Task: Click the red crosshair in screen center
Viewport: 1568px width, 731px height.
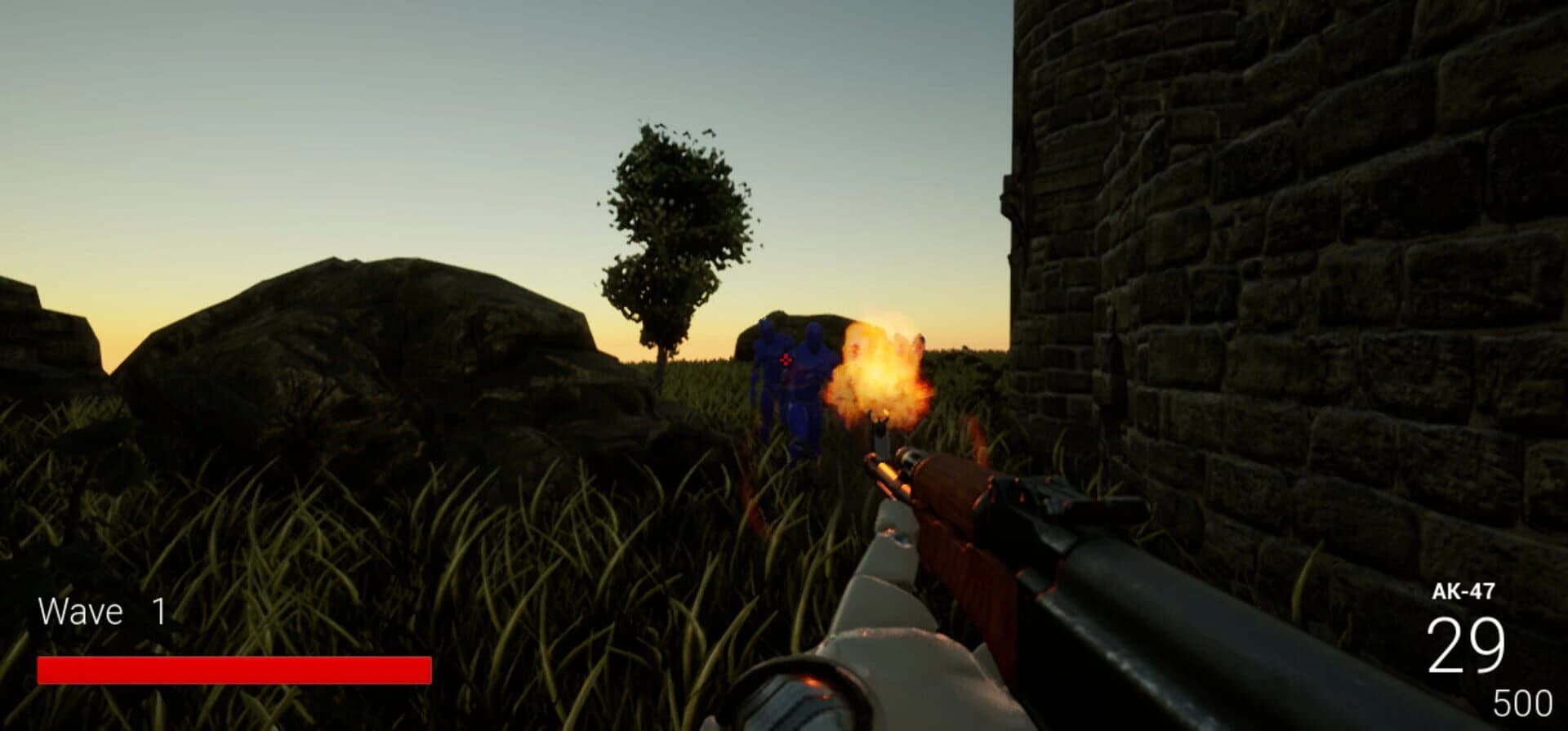Action: point(785,359)
